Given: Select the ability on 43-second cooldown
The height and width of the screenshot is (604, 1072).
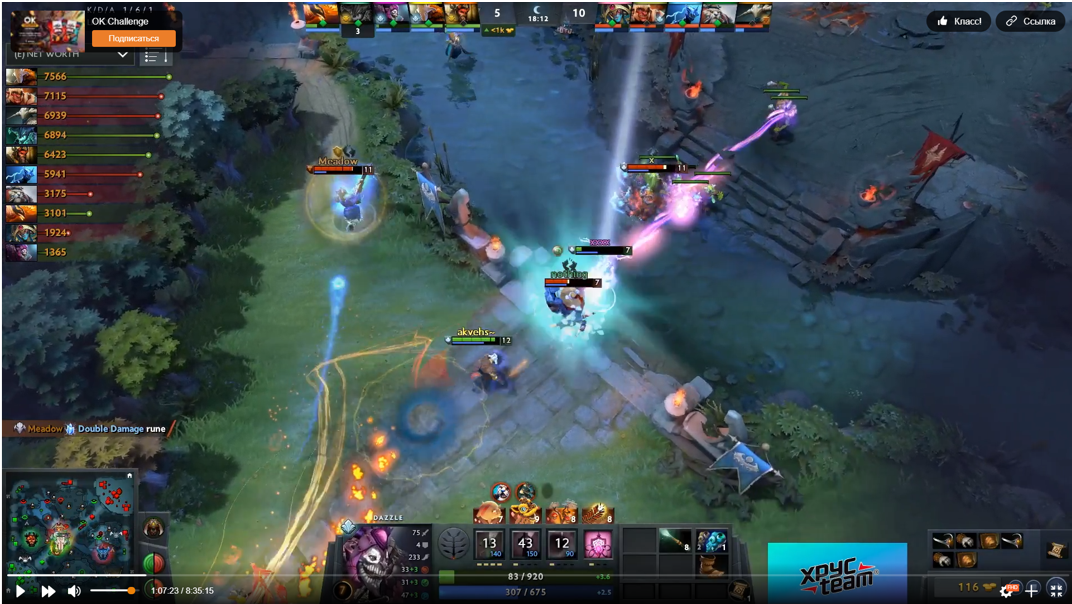Looking at the screenshot, I should point(525,545).
